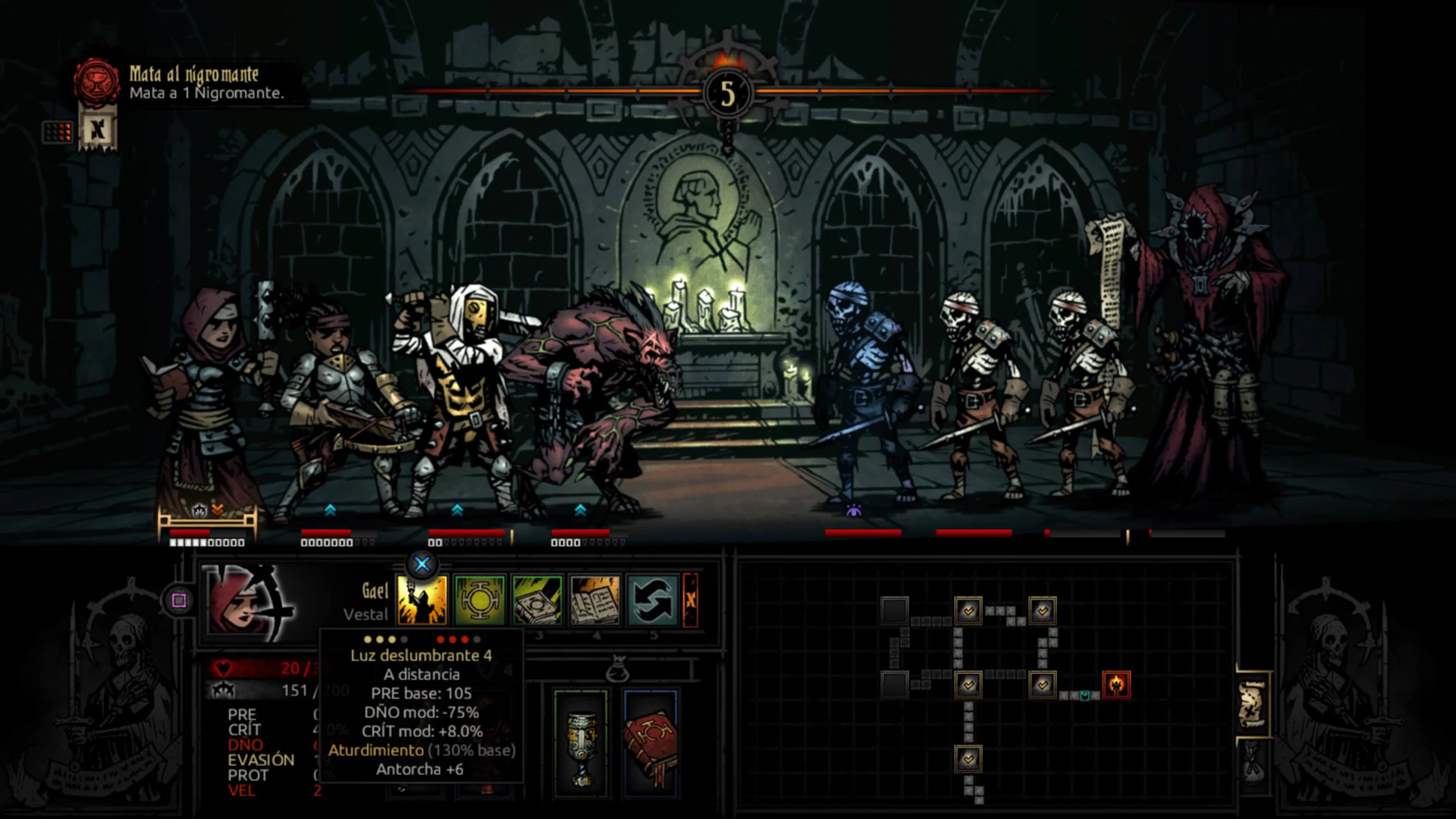Click the purple square button beside portrait
Viewport: 1456px width, 819px height.
(179, 601)
